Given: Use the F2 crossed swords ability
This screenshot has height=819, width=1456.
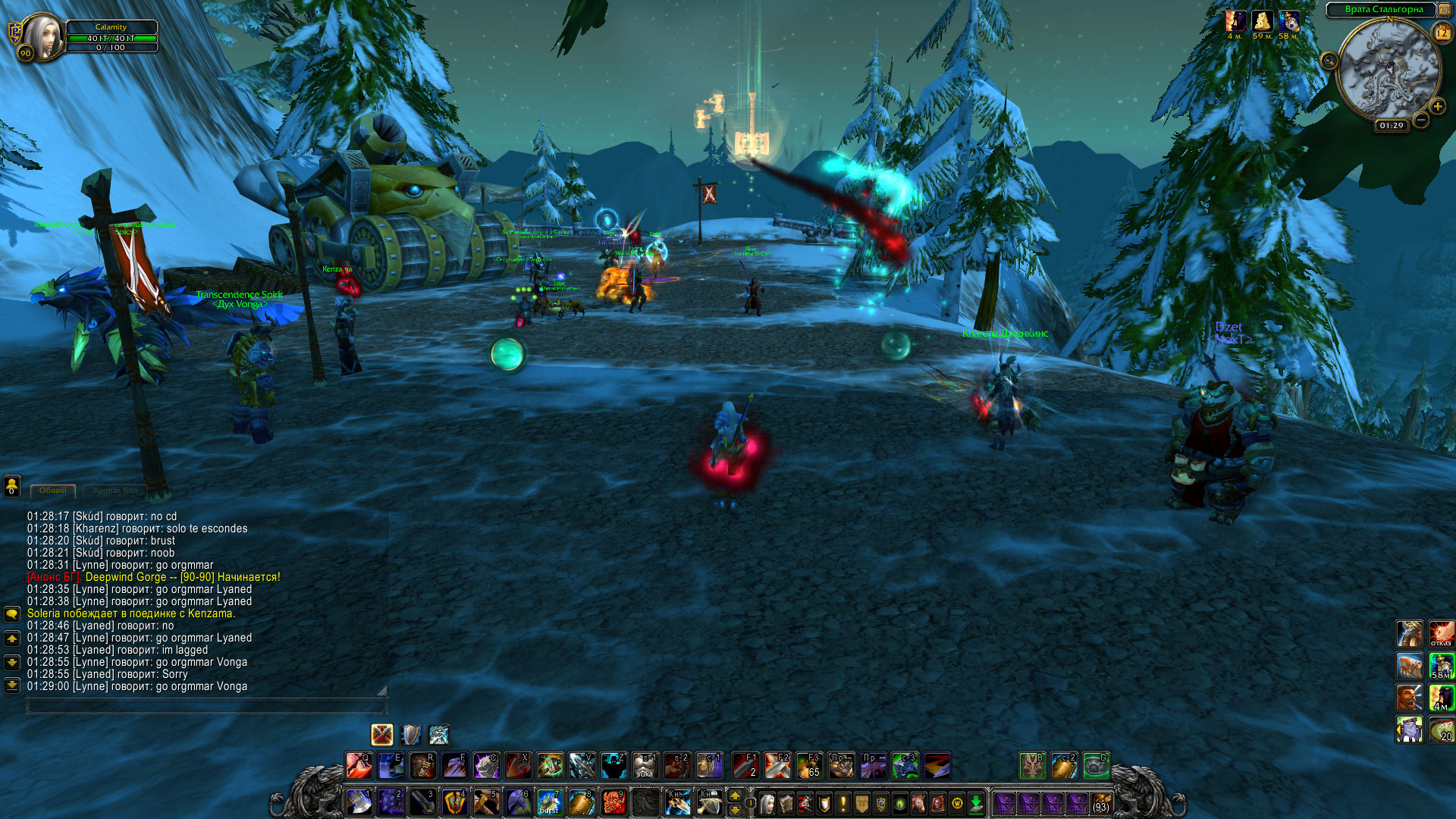Looking at the screenshot, I should (777, 765).
